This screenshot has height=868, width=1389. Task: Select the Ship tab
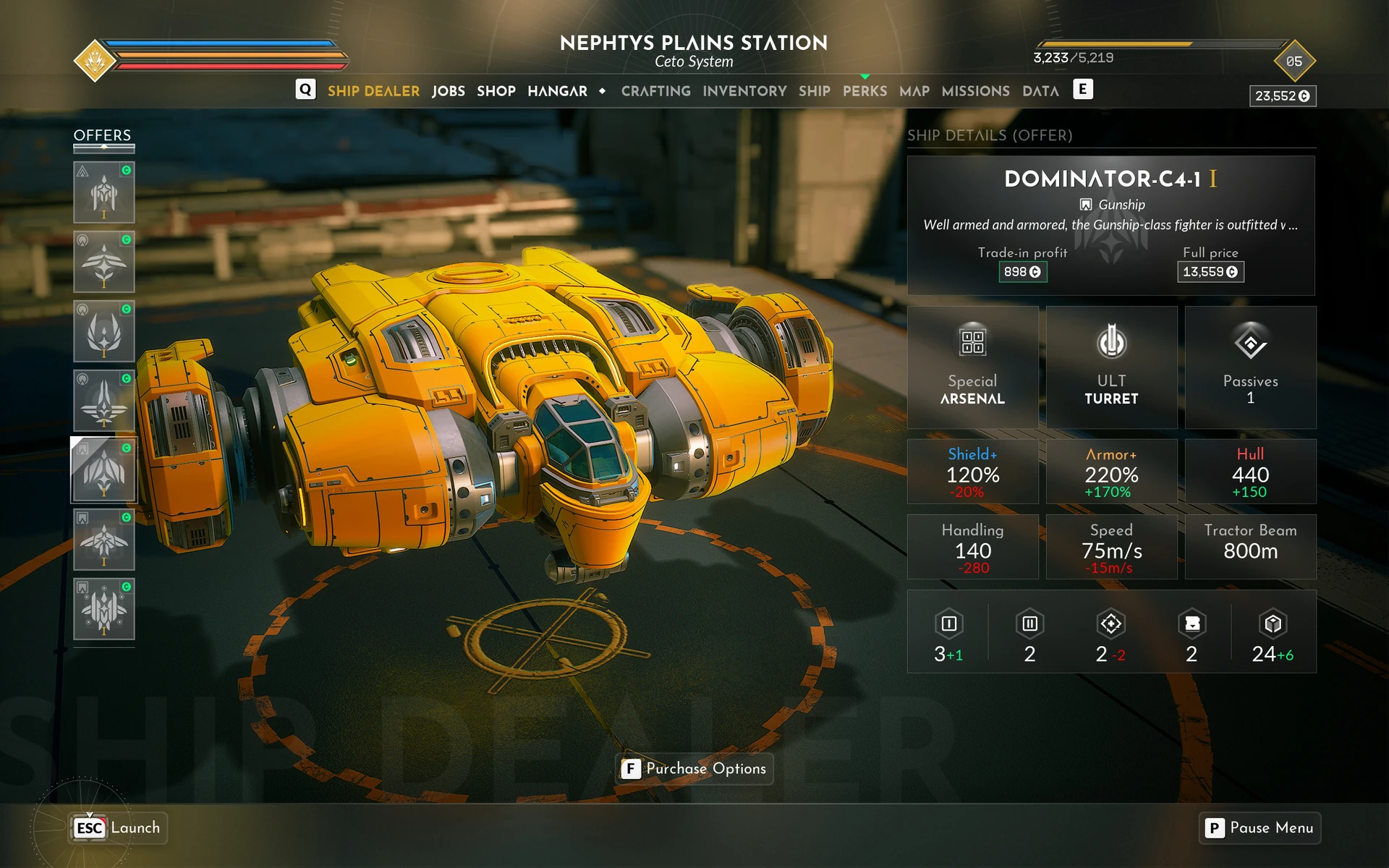coord(814,91)
